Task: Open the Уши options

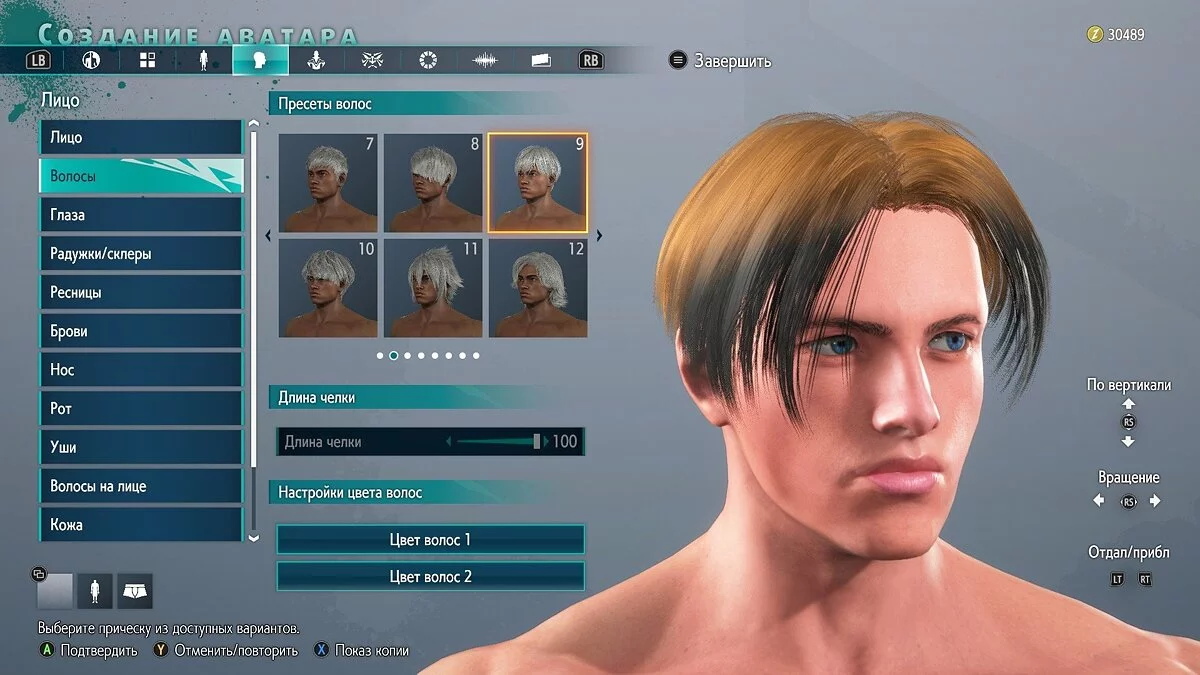Action: 140,447
